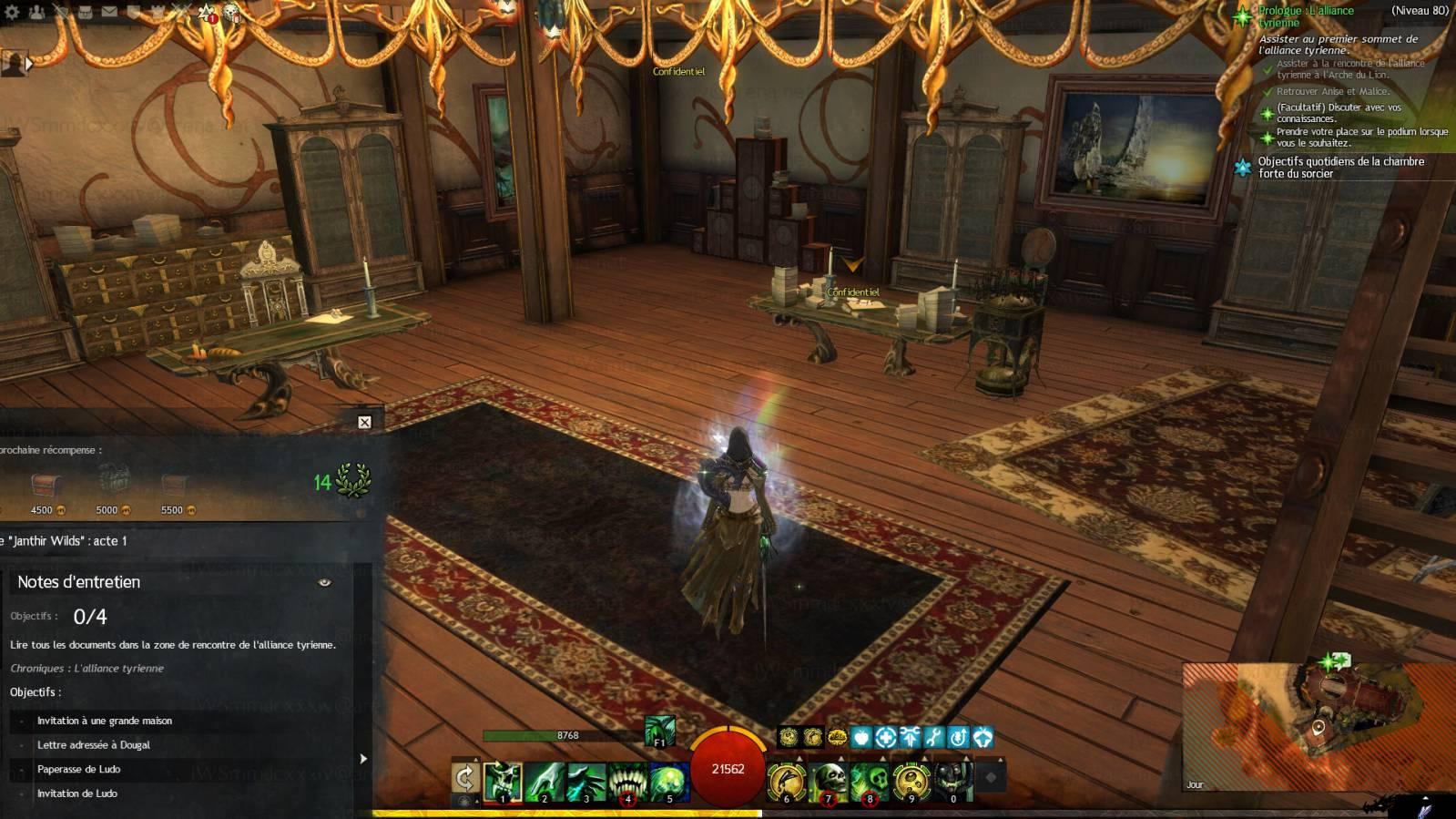Click the 5000 point reward chest
This screenshot has height=819, width=1456.
point(113,483)
